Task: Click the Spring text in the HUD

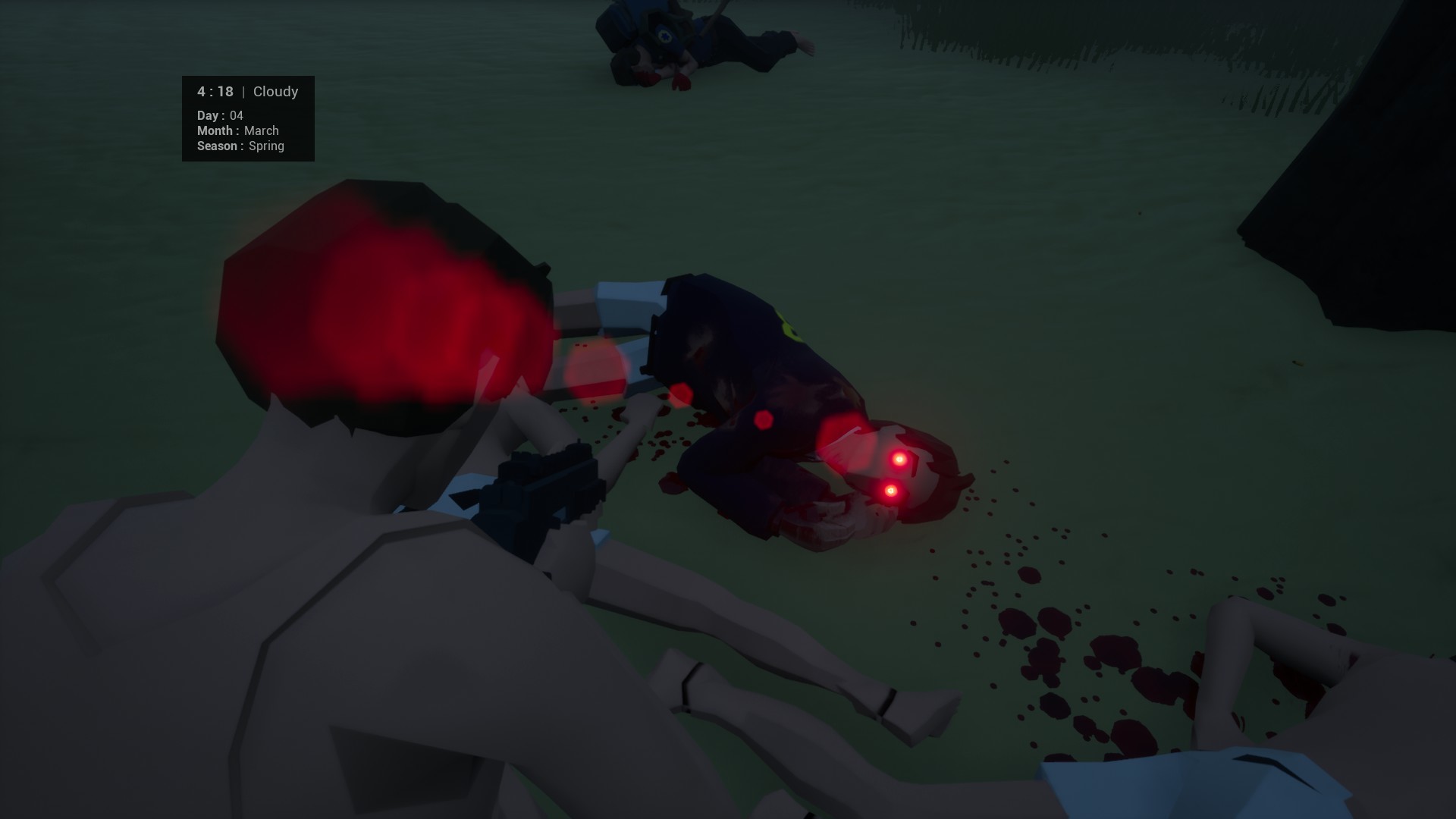Action: (x=267, y=146)
